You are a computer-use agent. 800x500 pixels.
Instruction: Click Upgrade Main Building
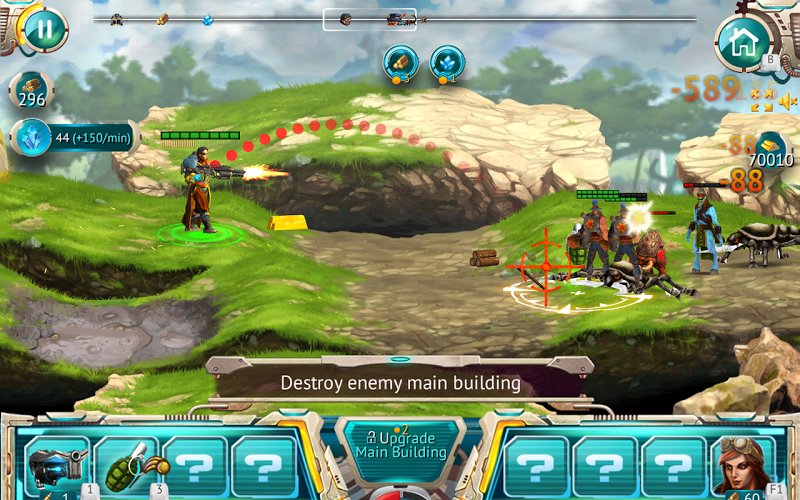[x=400, y=446]
